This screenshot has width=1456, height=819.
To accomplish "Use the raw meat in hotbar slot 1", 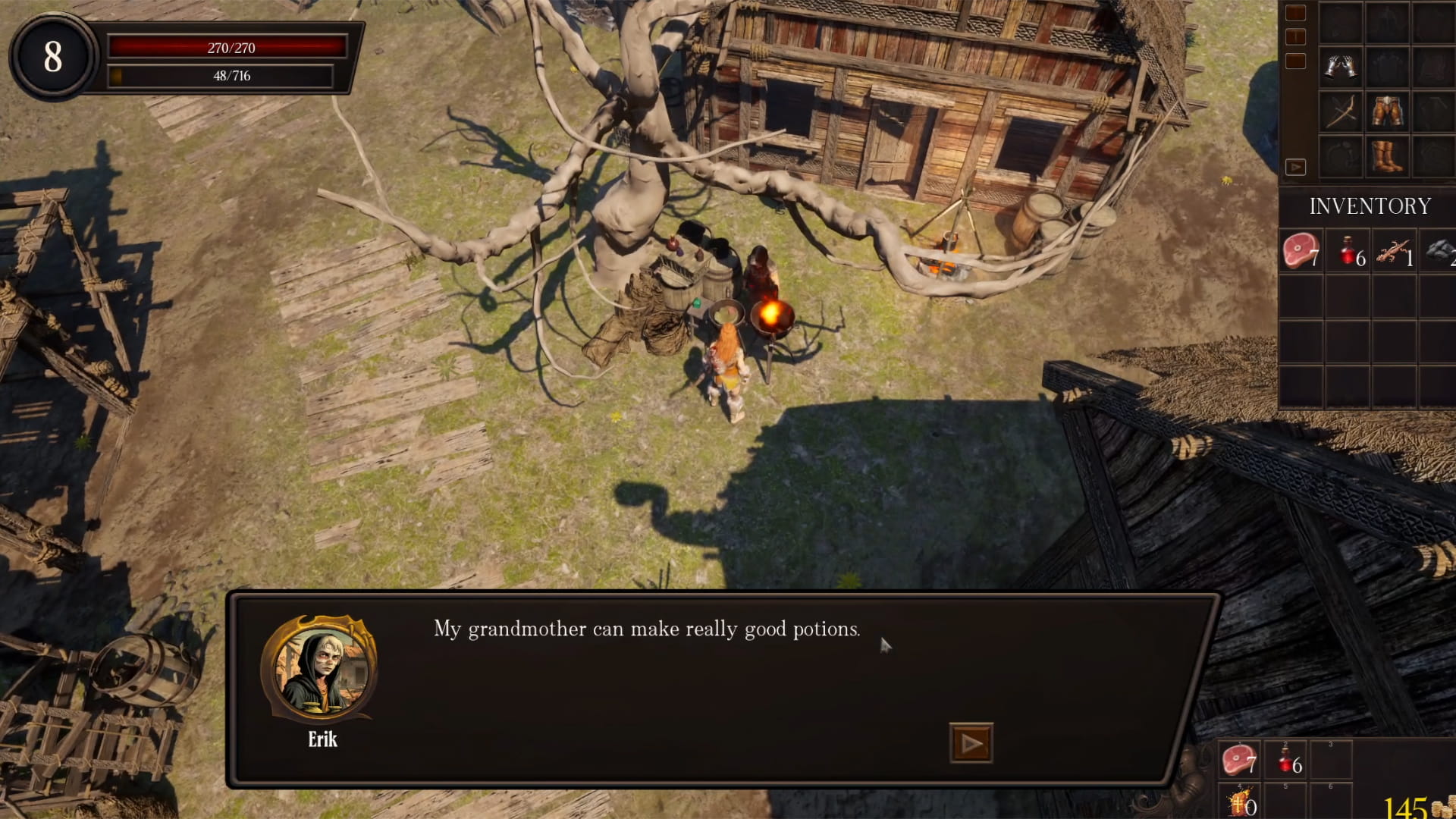I will 1239,759.
